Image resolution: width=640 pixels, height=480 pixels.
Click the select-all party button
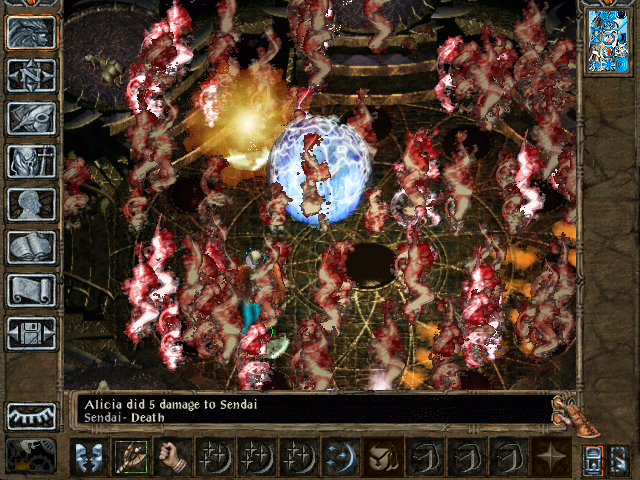[x=593, y=458]
